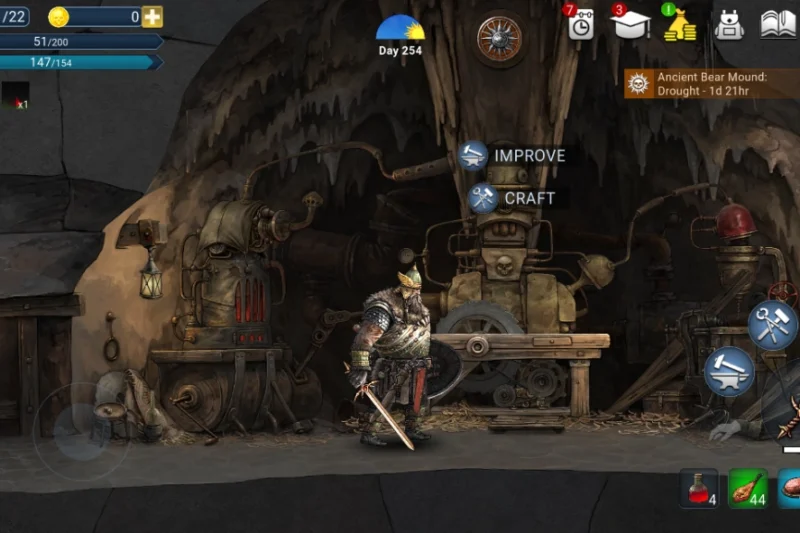Click the compass emblem at top center
Viewport: 800px width, 533px height.
point(500,38)
